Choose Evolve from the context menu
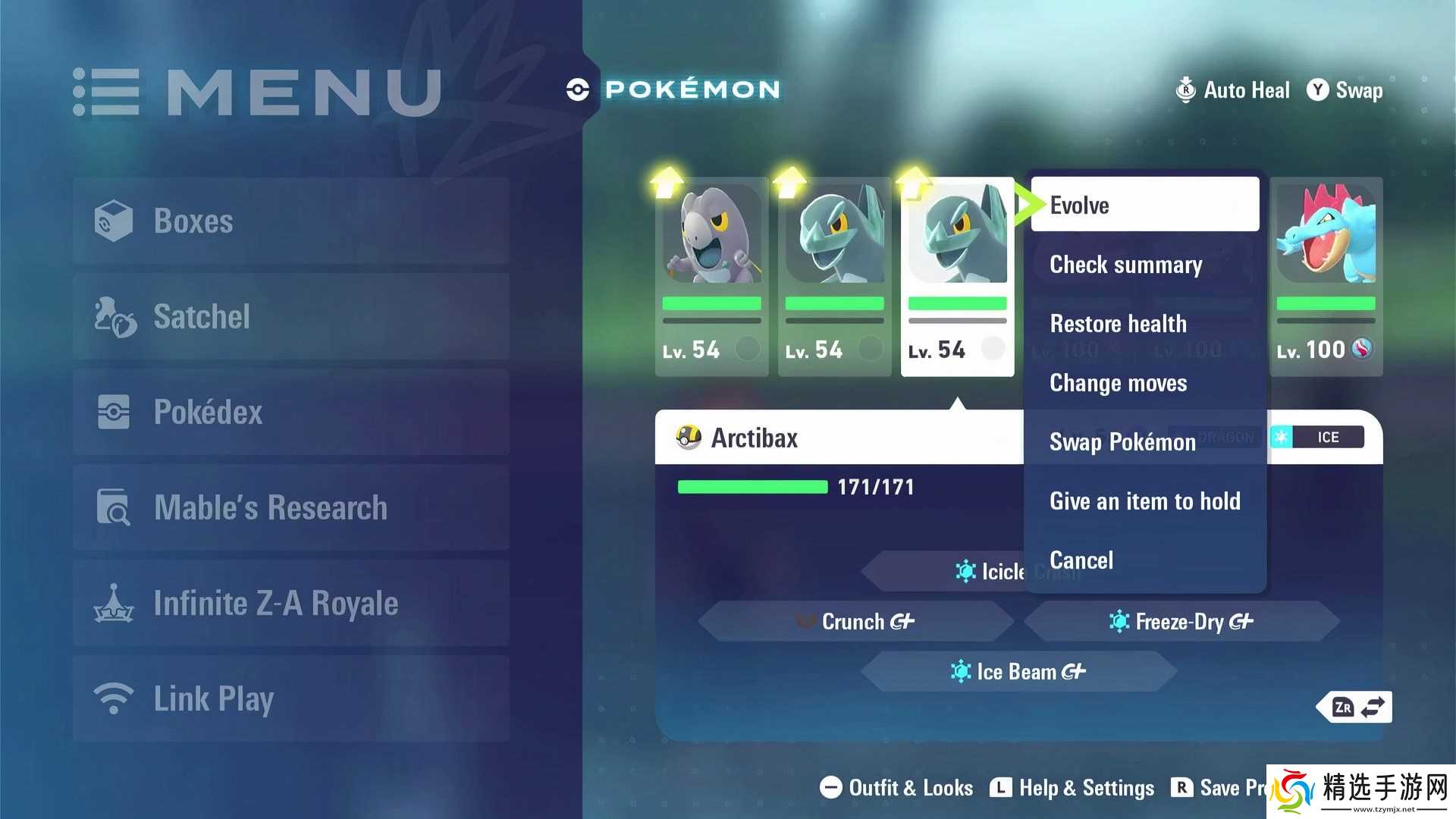 click(x=1144, y=205)
